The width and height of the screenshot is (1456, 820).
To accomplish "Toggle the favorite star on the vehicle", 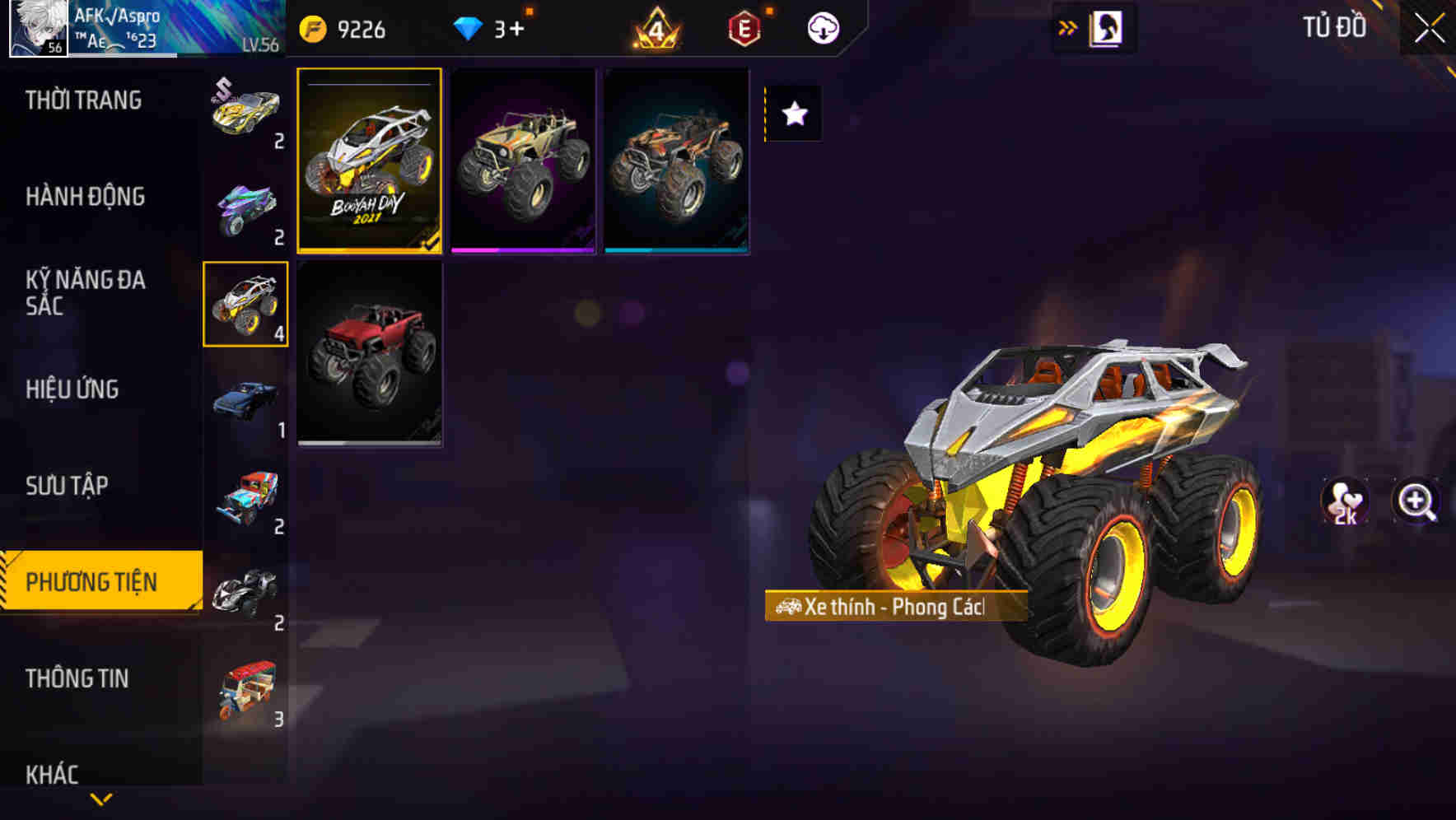I will point(793,114).
